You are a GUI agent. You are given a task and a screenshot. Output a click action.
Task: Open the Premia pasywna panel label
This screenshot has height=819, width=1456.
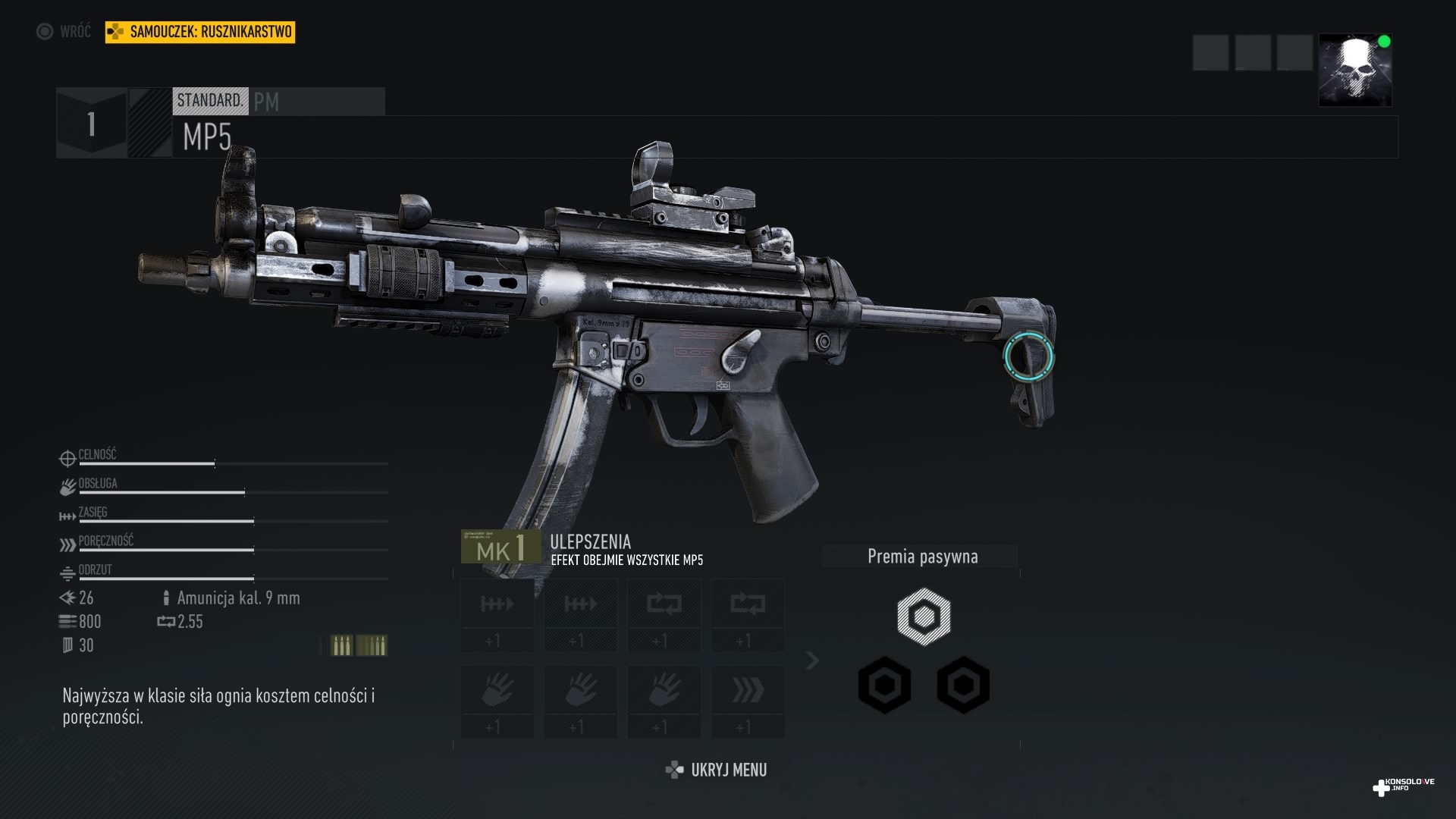click(922, 557)
